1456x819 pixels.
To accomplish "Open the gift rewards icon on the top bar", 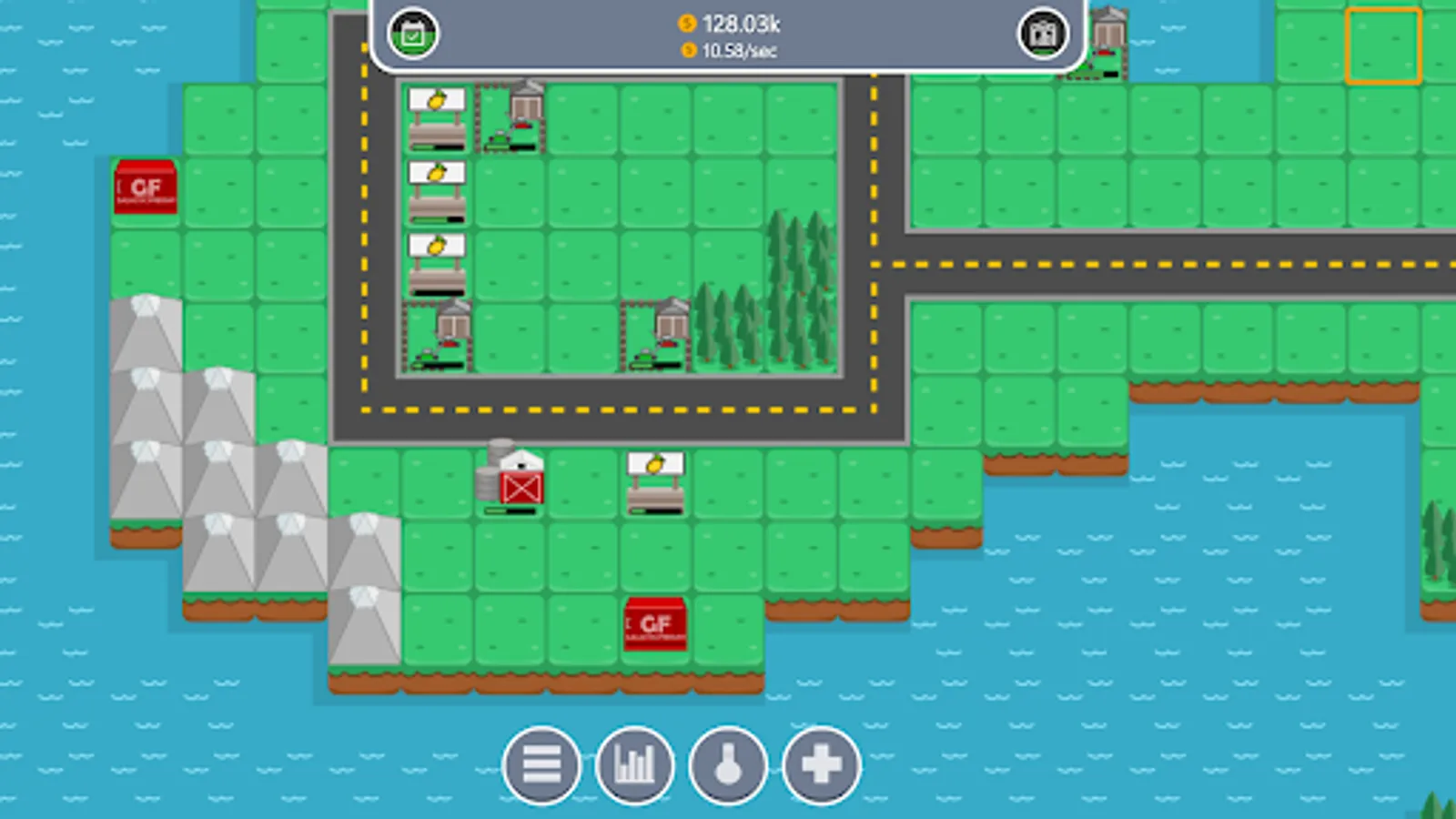I will tap(1043, 34).
